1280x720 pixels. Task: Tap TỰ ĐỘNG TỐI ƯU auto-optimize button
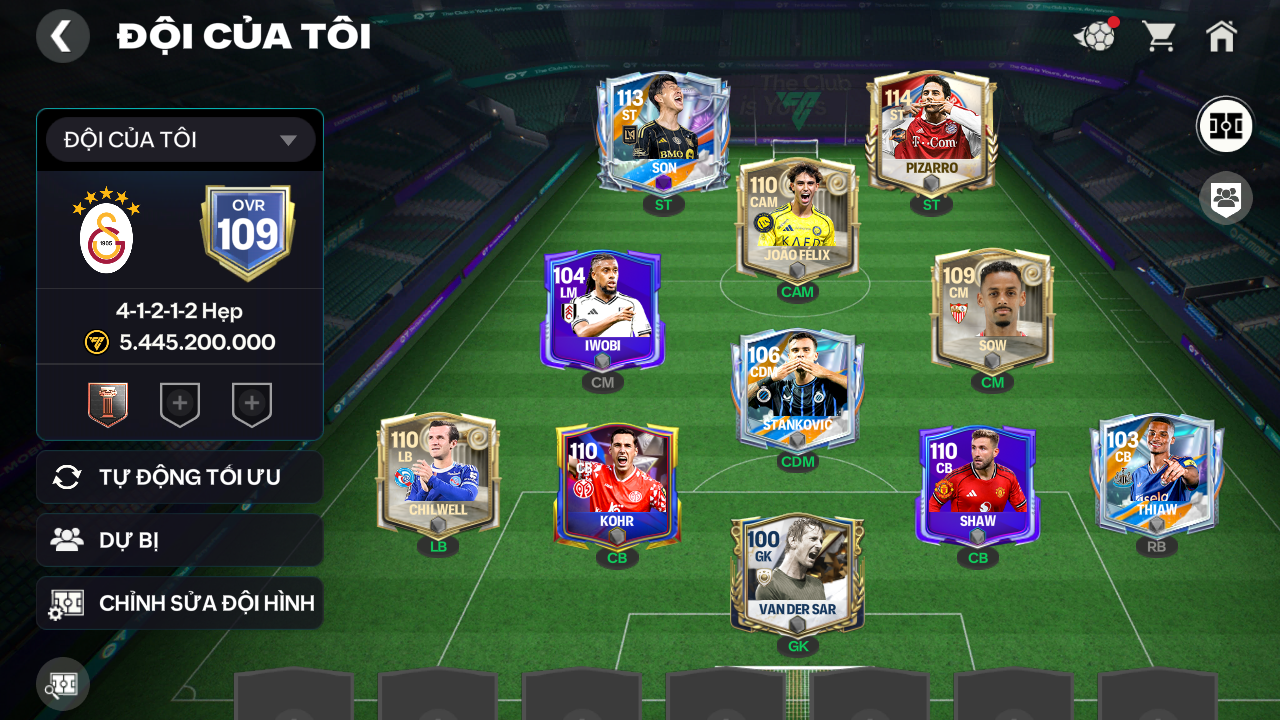coord(180,477)
